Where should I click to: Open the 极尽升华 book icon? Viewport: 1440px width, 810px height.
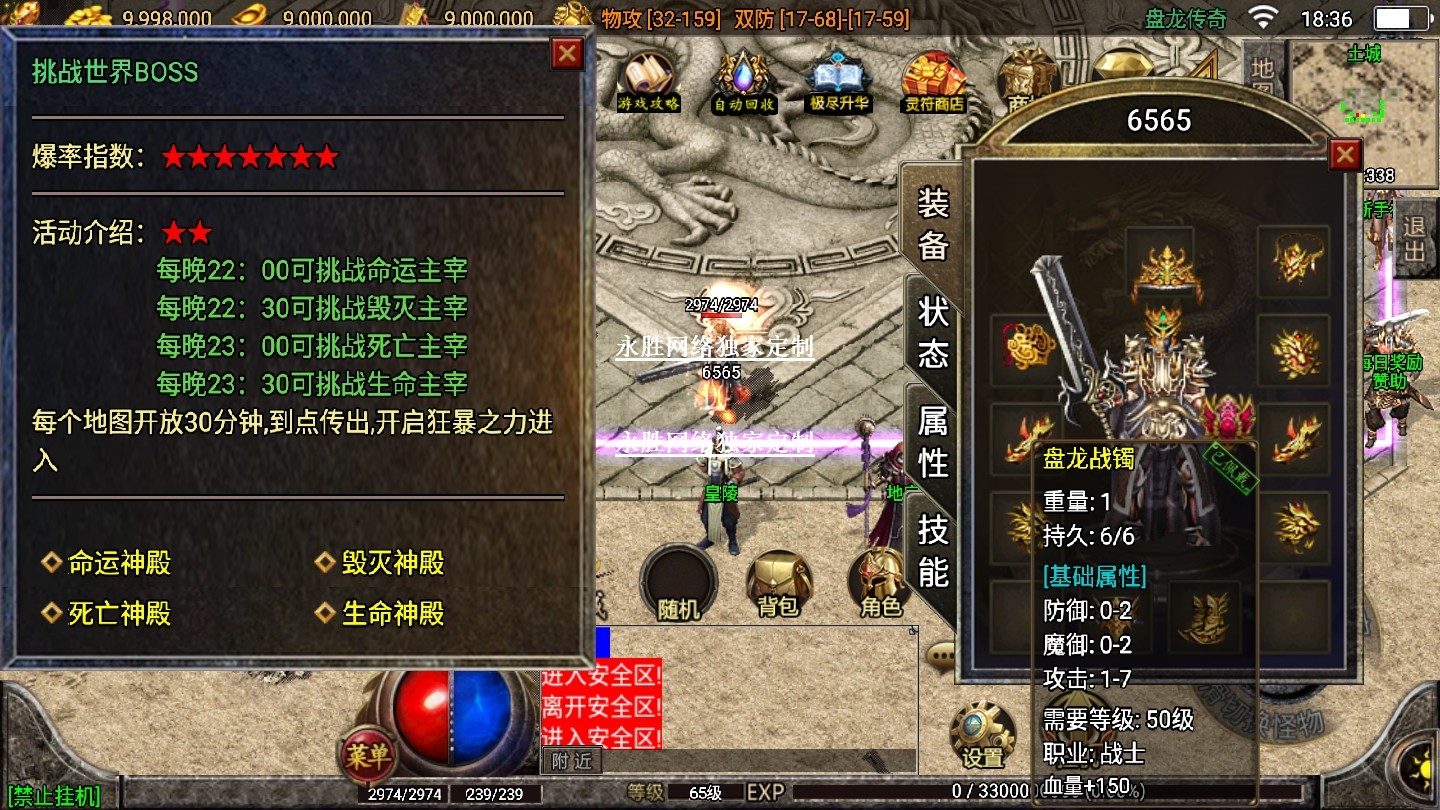coord(839,82)
